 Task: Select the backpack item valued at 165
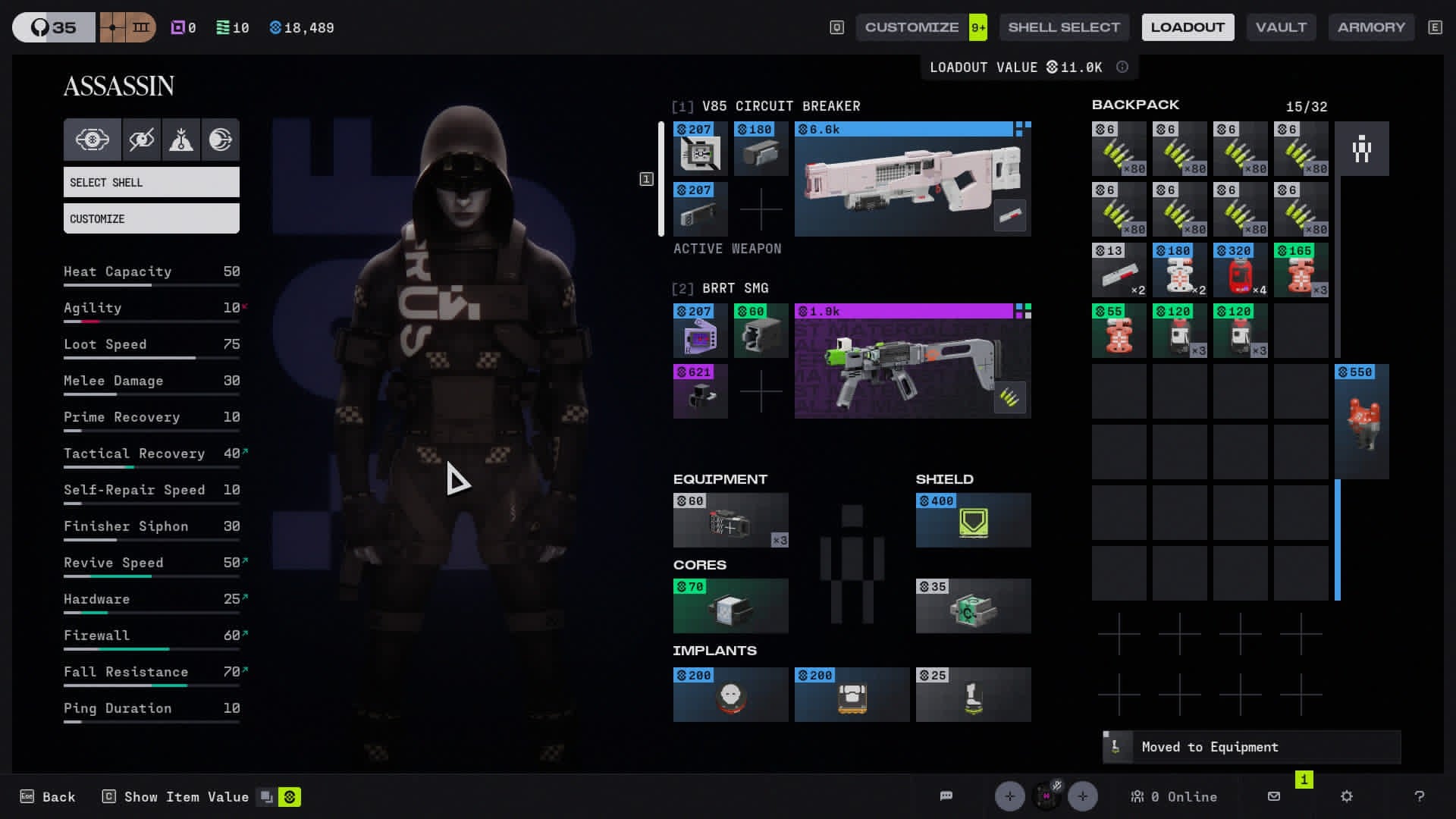click(1301, 271)
